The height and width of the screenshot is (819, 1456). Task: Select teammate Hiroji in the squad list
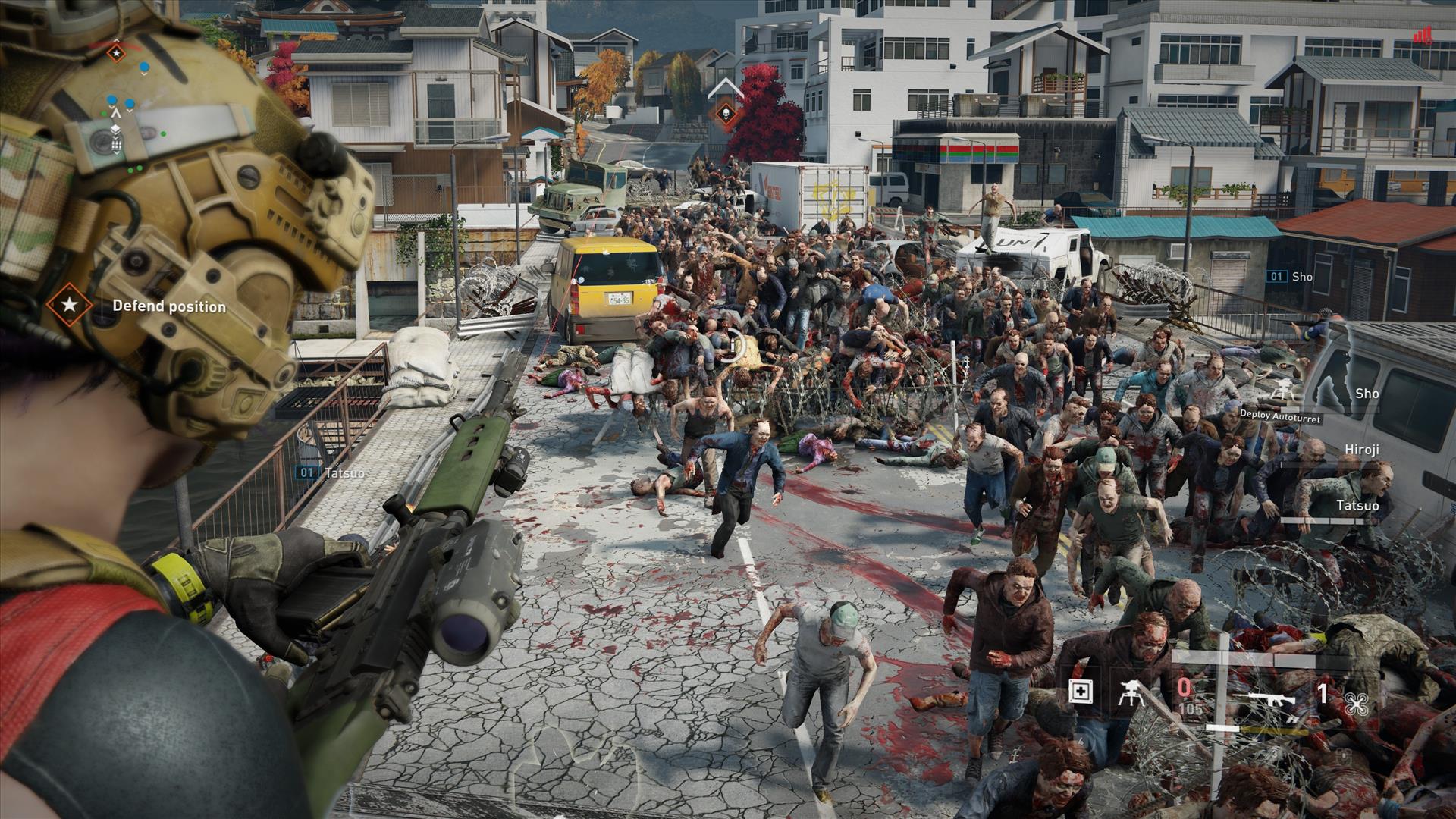tap(1362, 450)
